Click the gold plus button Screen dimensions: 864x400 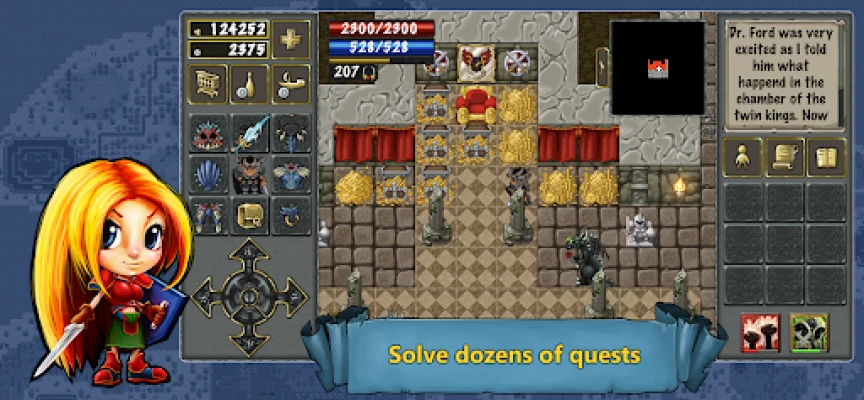[291, 41]
